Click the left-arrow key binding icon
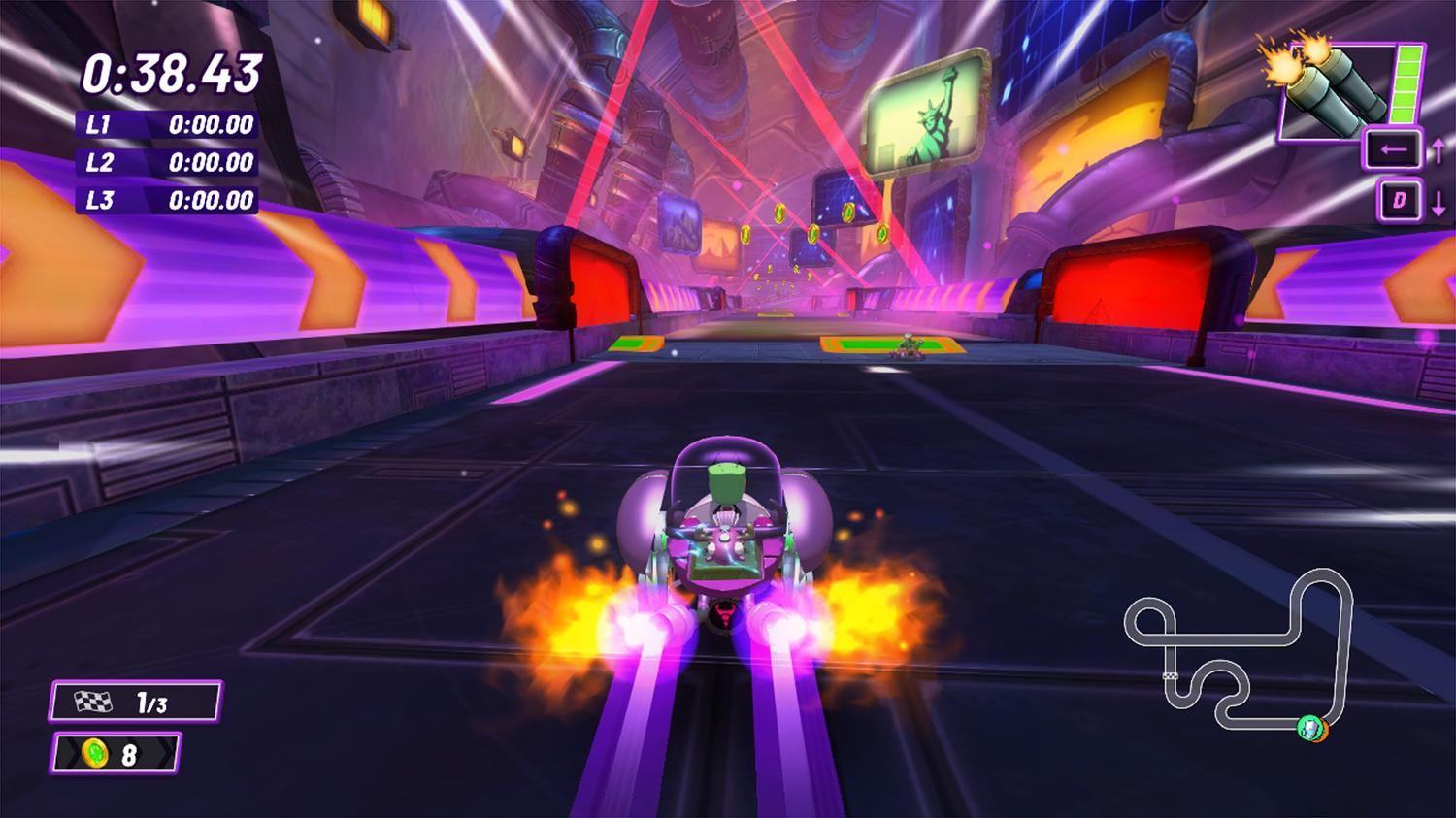Viewport: 1456px width, 818px height. [1392, 150]
